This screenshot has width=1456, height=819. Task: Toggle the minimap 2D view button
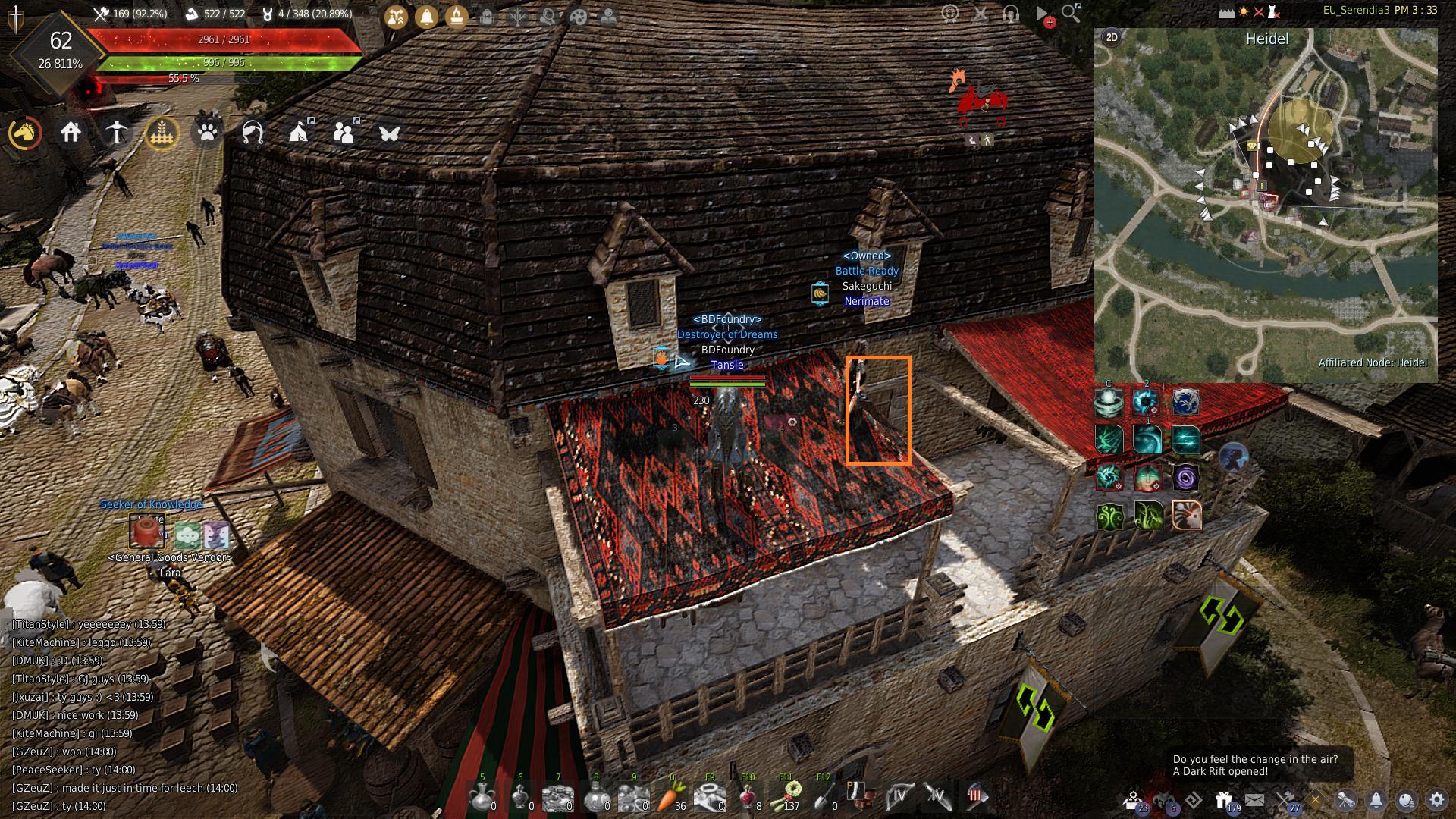click(x=1112, y=37)
